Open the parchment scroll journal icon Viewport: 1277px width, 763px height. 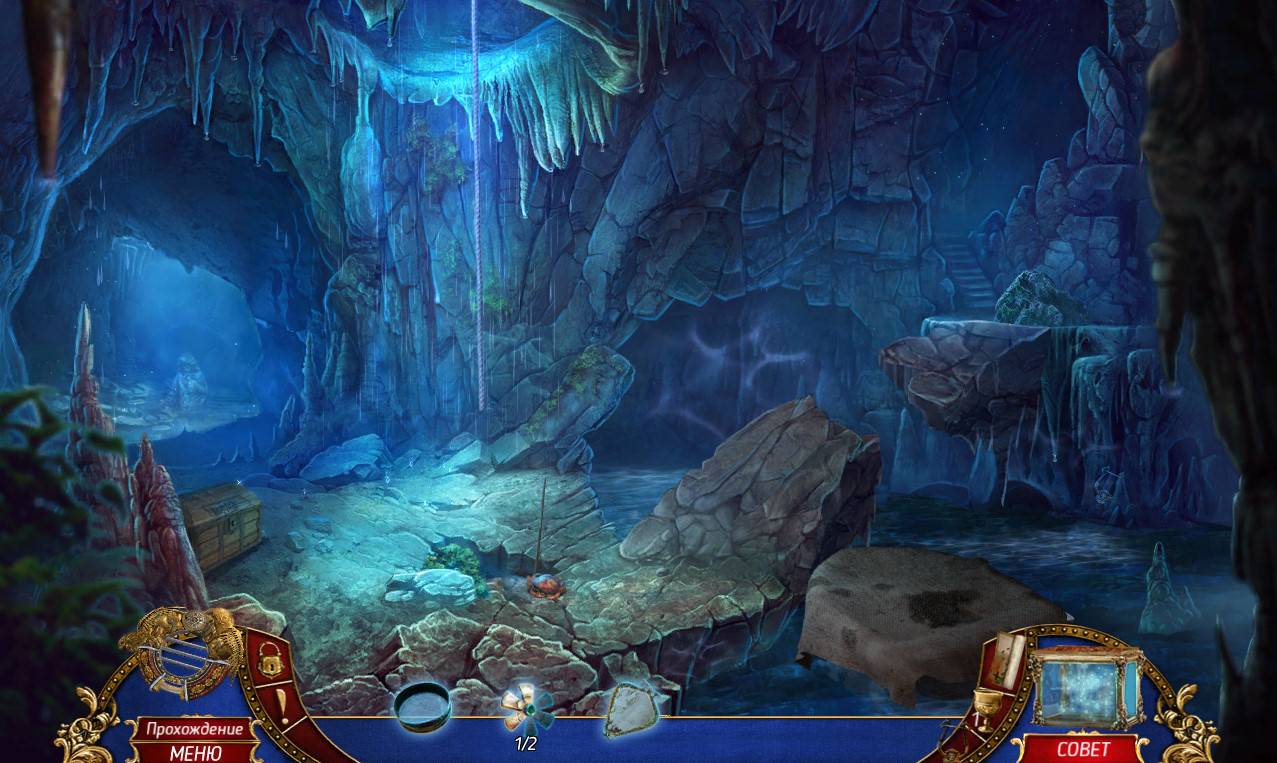coord(1008,658)
